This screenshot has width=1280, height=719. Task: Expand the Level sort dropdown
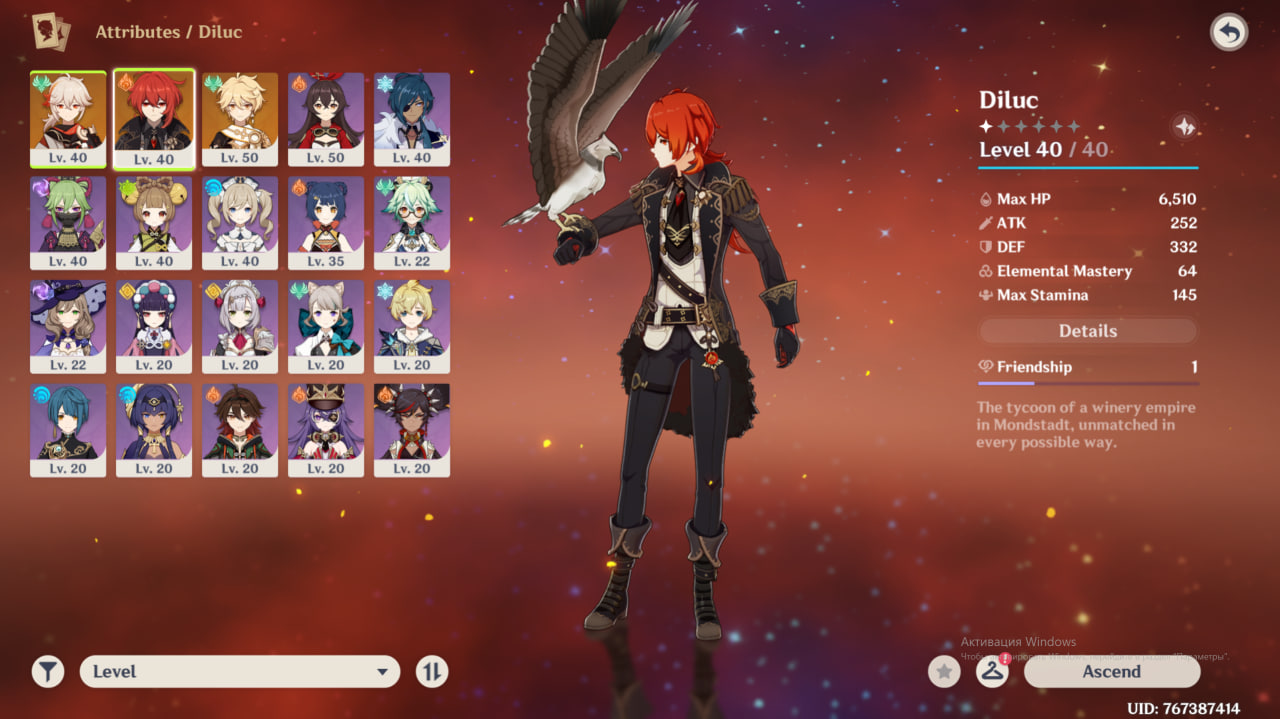[x=240, y=672]
